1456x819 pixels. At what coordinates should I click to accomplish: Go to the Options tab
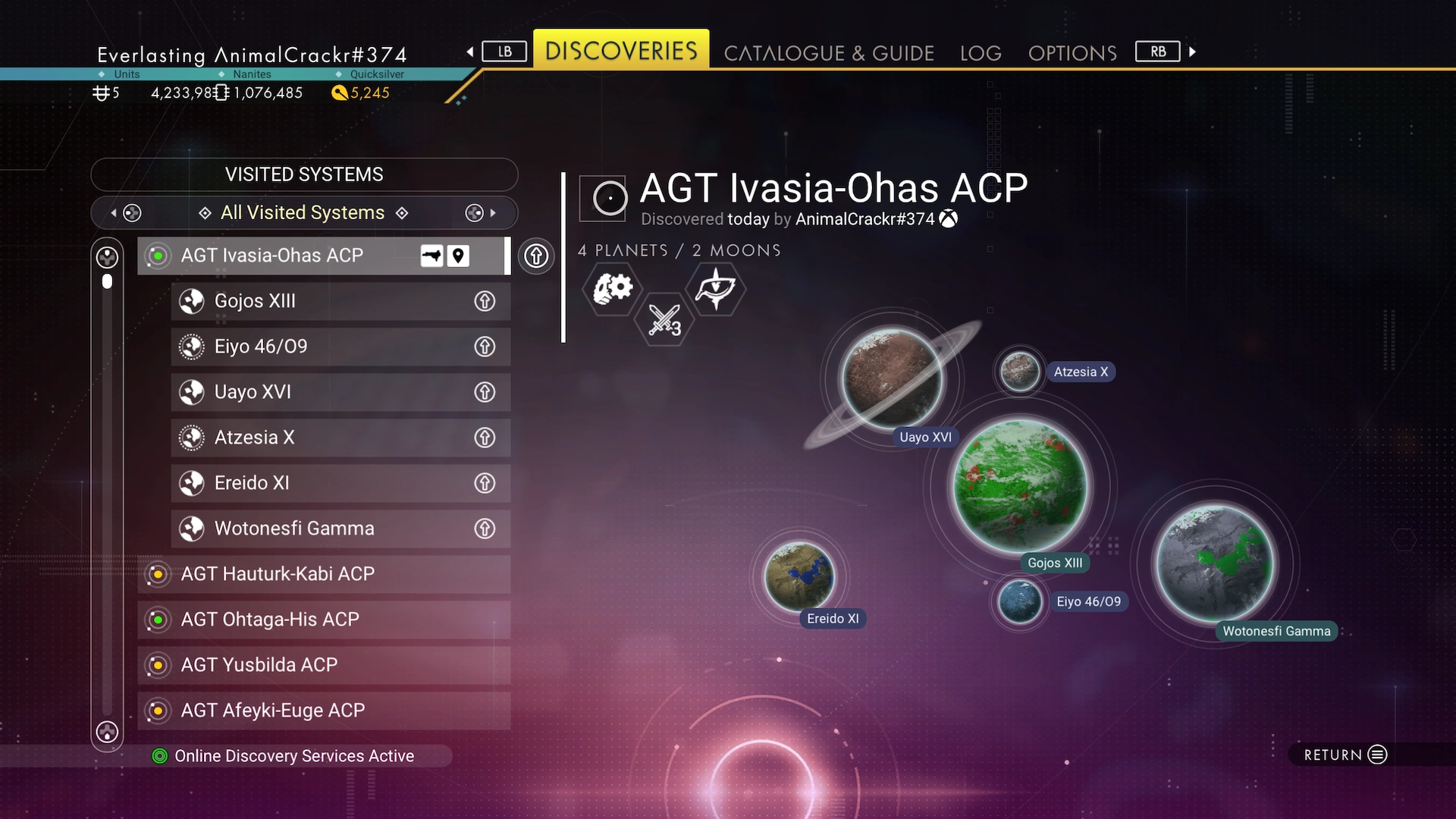pos(1072,53)
